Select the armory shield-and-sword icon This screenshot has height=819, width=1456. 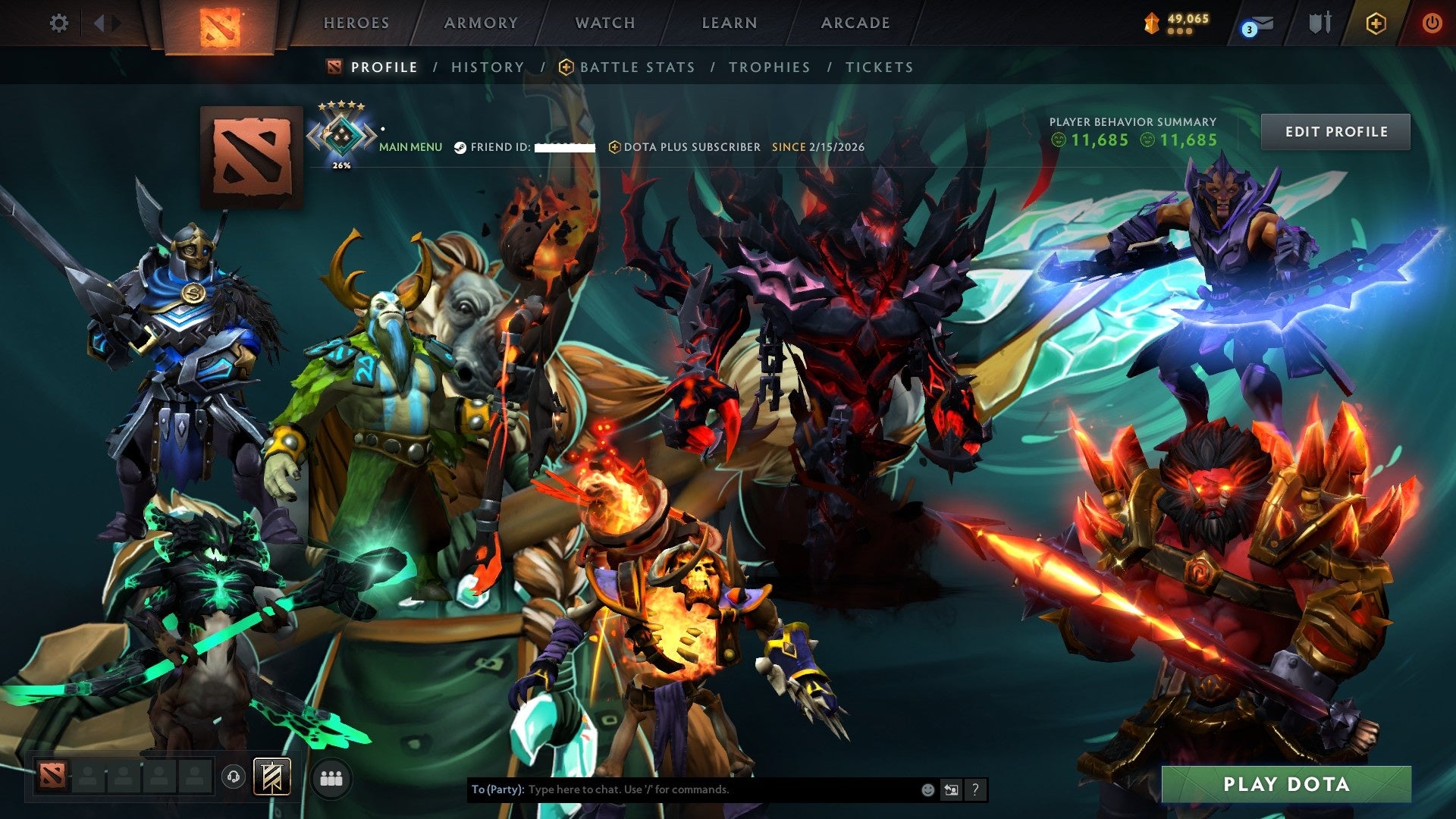tap(1319, 23)
